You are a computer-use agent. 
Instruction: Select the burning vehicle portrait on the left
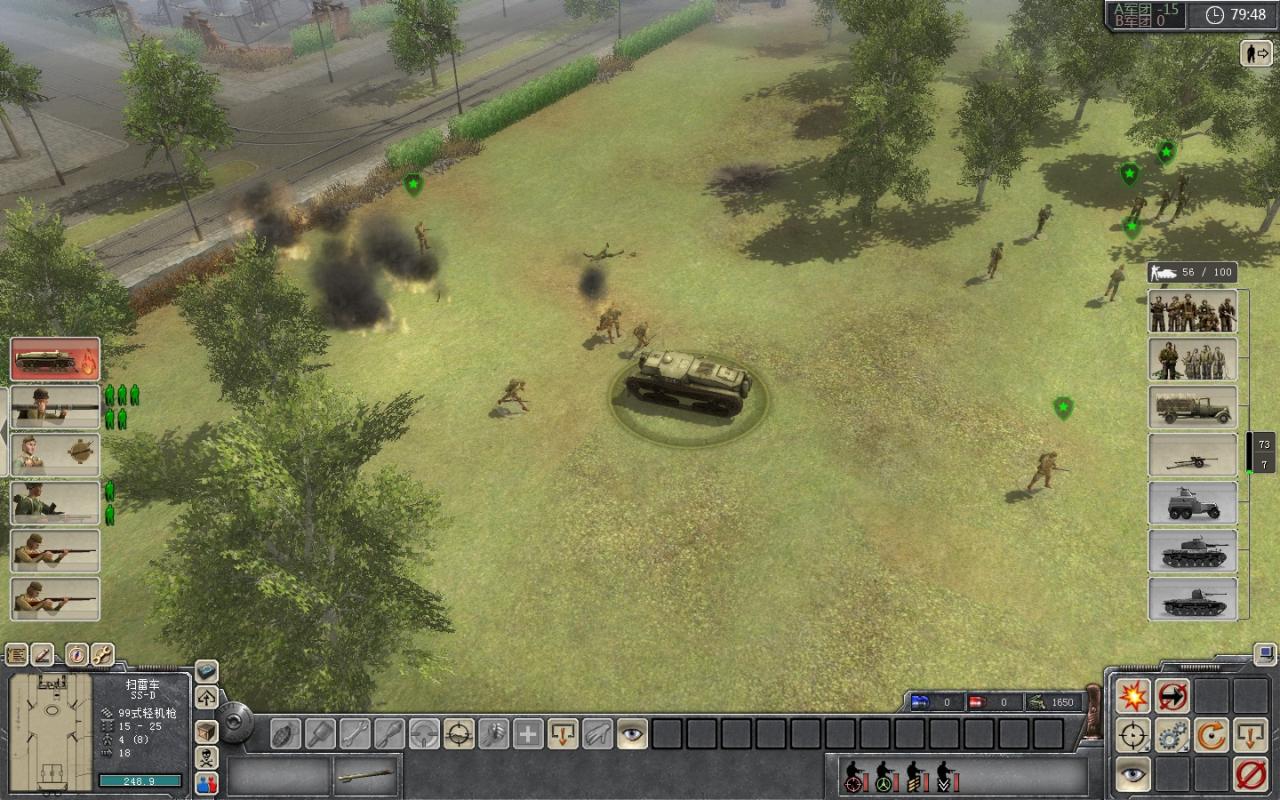click(x=54, y=359)
